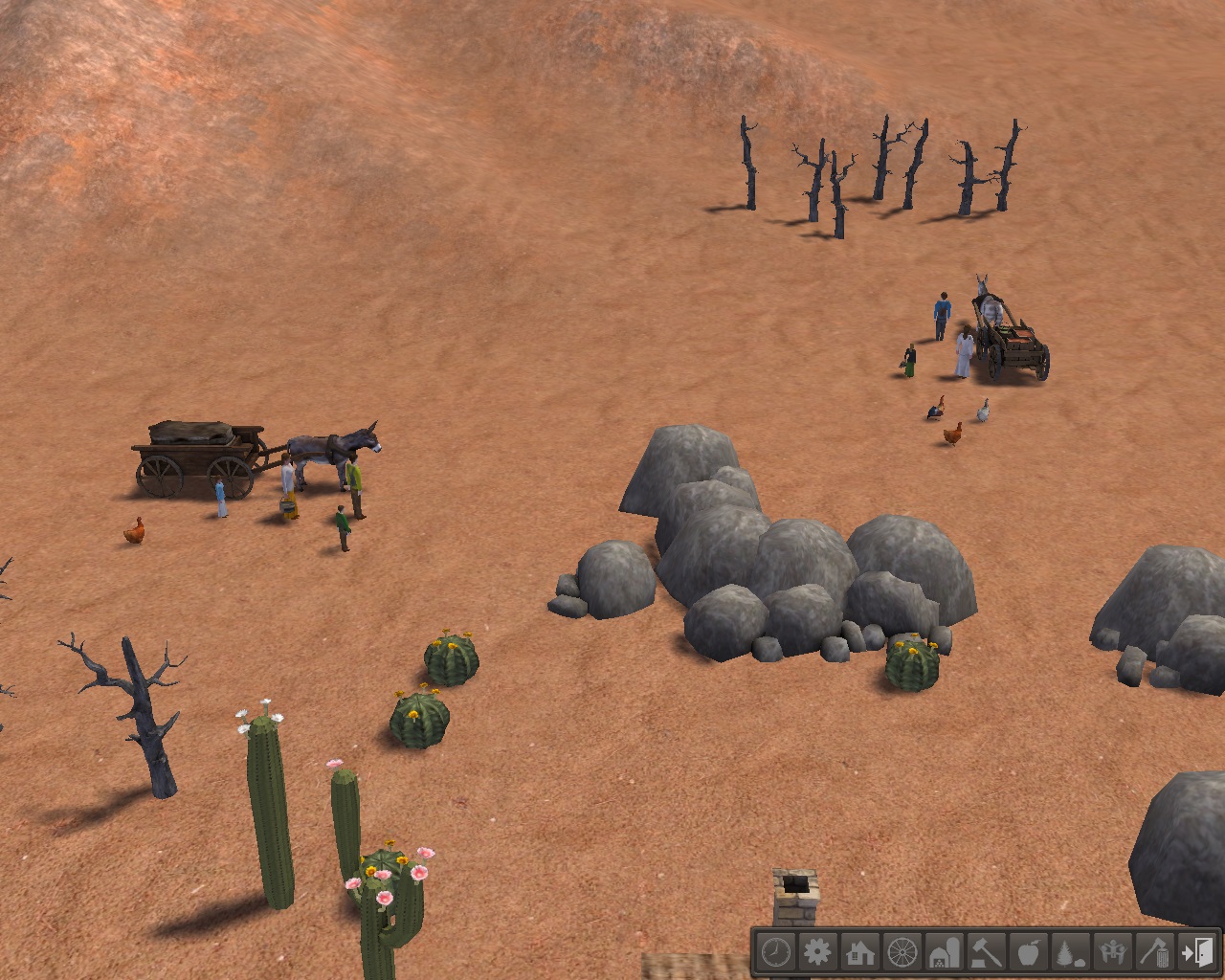Image resolution: width=1225 pixels, height=980 pixels.
Task: Click the exit door icon
Action: pos(1197,952)
